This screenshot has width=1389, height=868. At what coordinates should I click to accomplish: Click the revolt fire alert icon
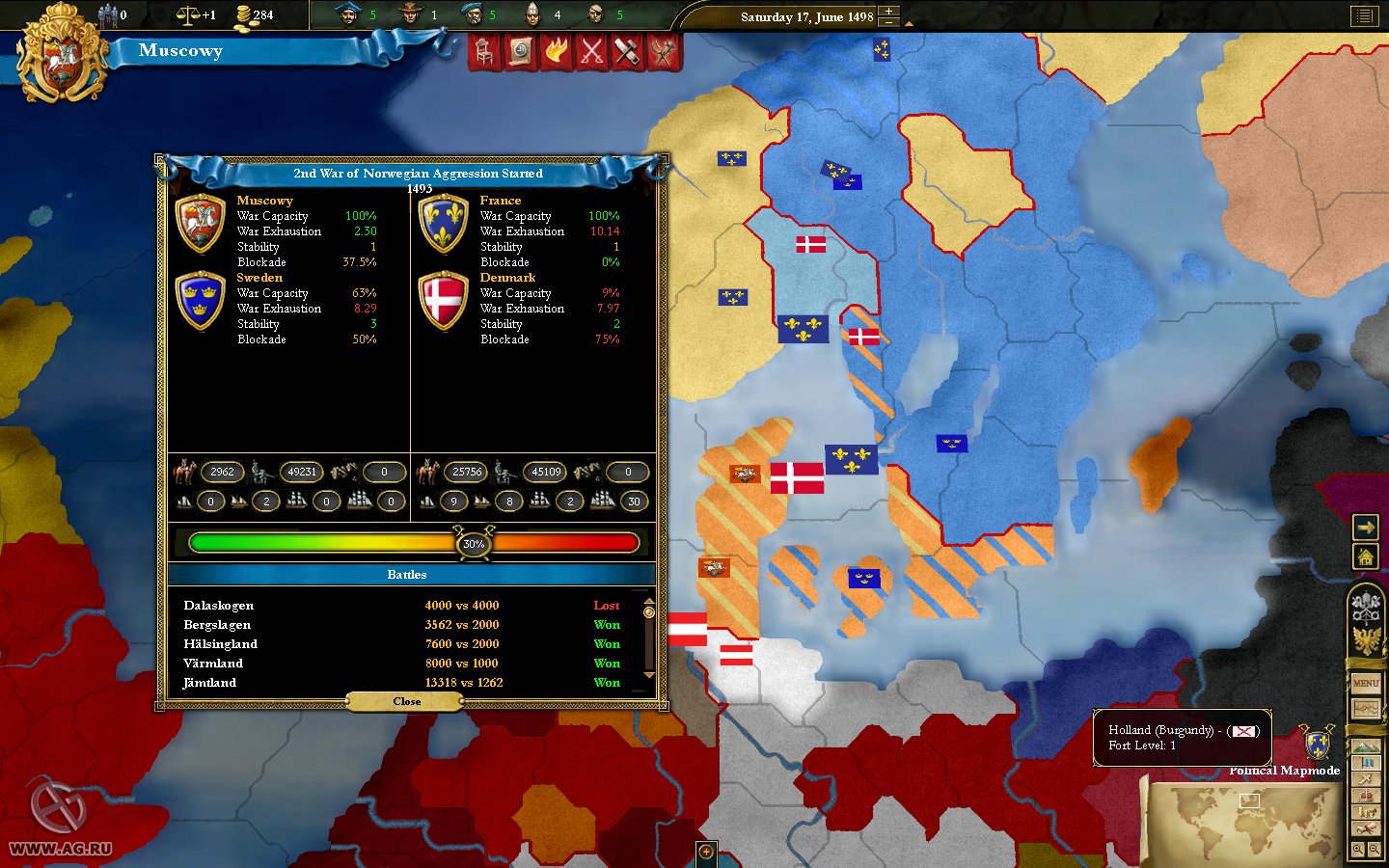(x=557, y=53)
